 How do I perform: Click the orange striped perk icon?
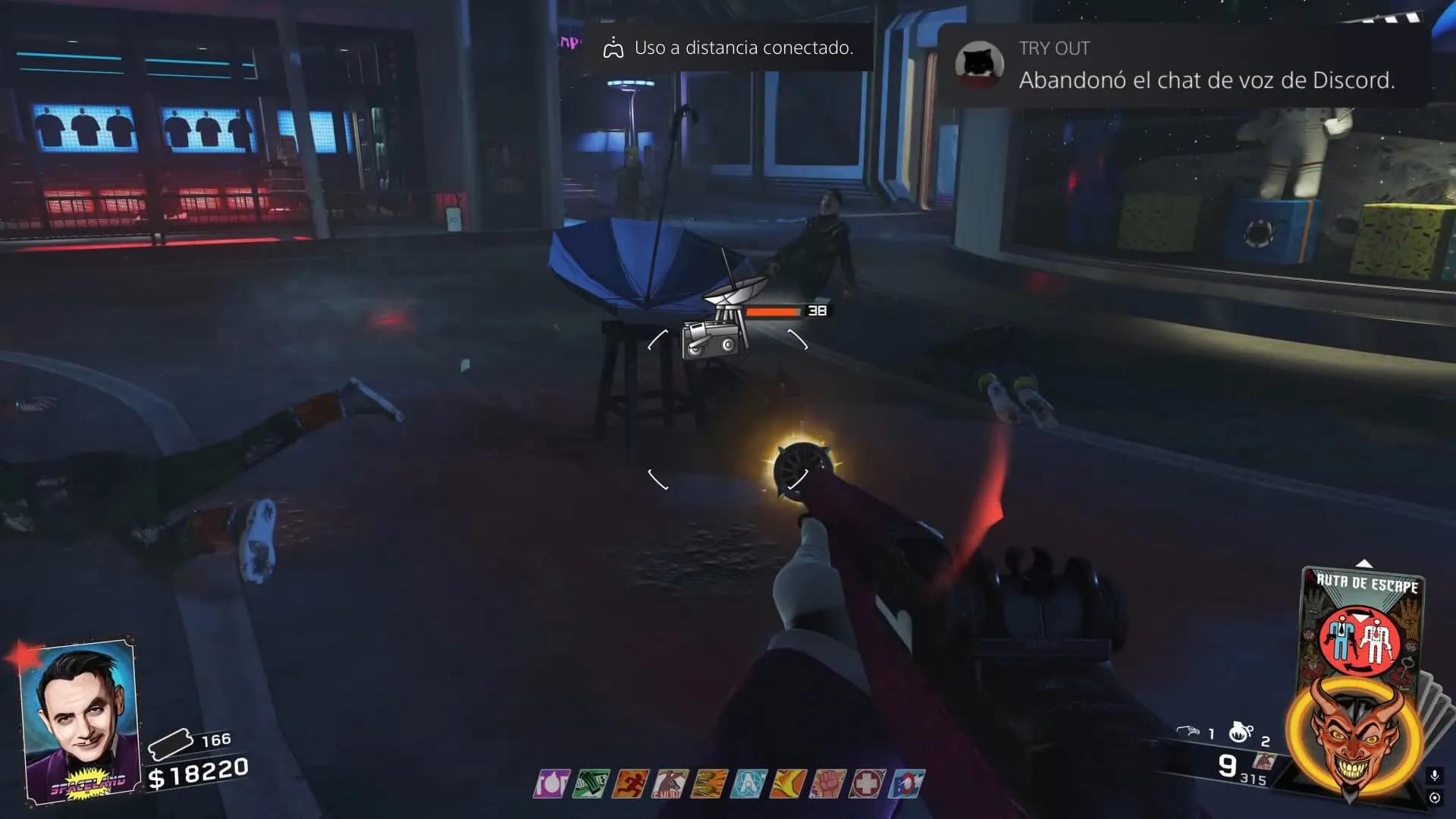(709, 783)
